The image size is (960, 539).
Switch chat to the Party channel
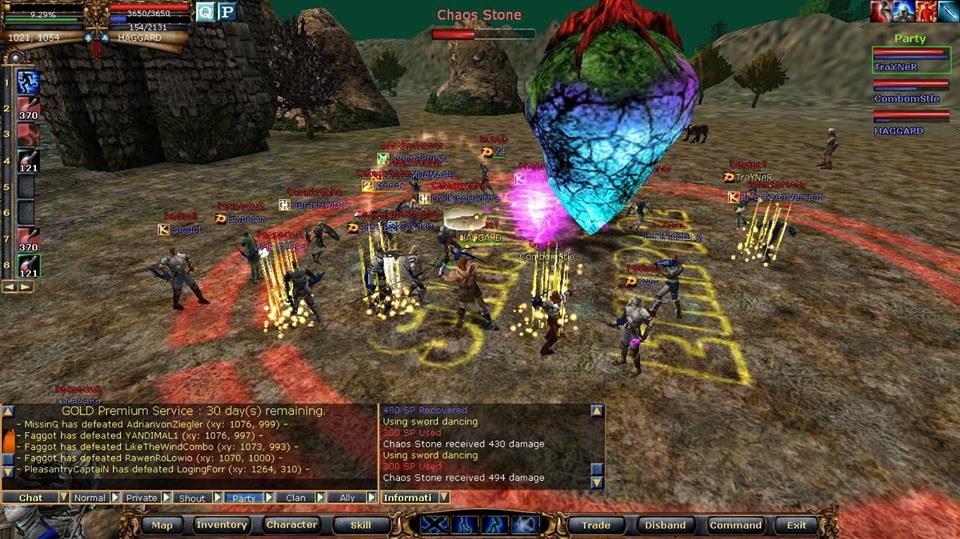[x=242, y=497]
